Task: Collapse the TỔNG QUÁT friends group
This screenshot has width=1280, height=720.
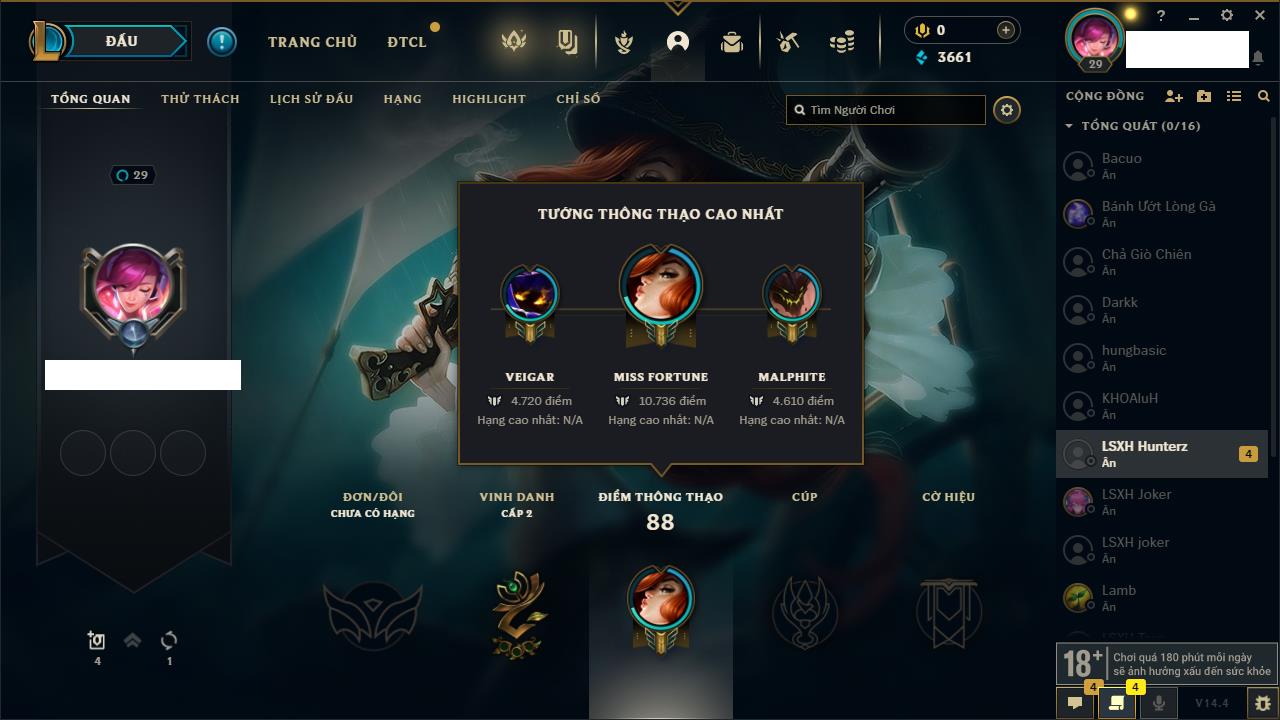Action: tap(1069, 126)
